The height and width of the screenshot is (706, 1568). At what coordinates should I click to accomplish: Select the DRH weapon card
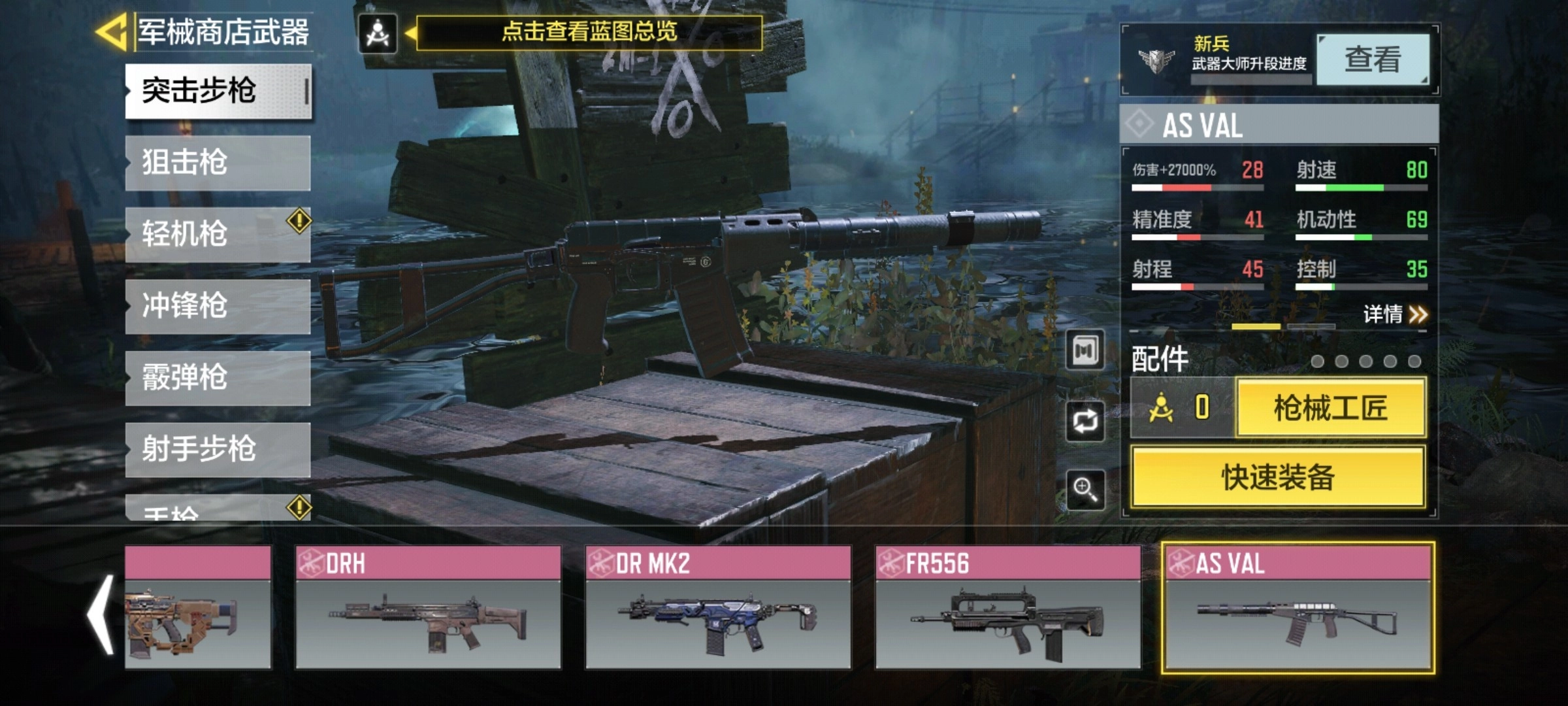click(x=428, y=607)
